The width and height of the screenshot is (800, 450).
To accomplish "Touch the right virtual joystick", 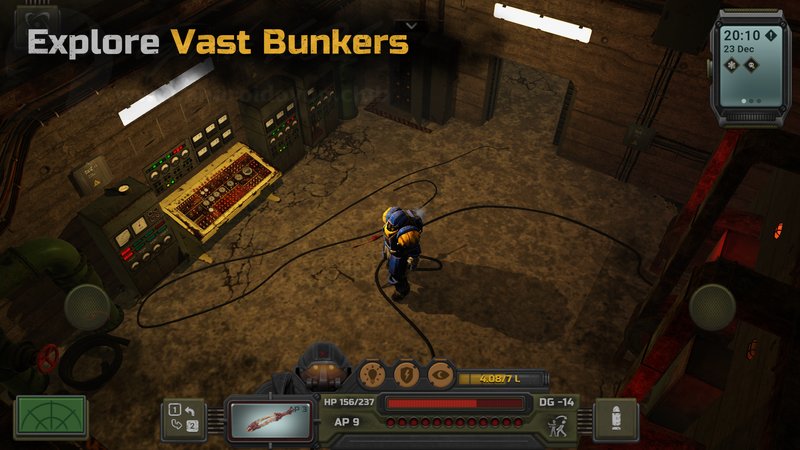I will pos(712,306).
